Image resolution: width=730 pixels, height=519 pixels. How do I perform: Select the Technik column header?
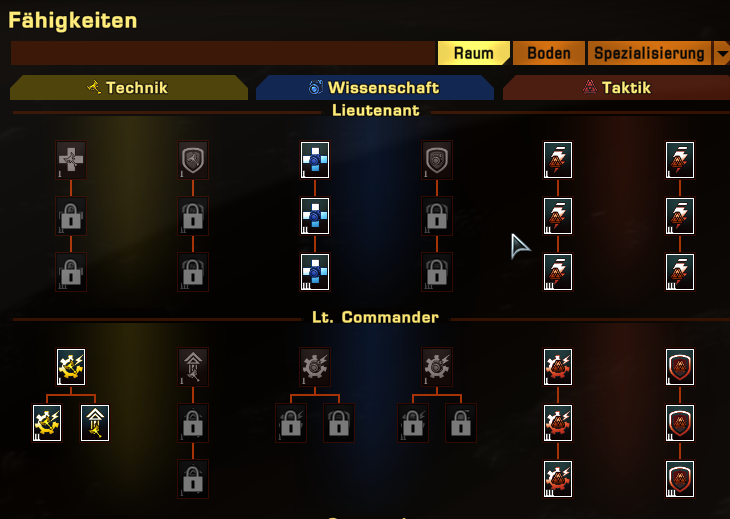pyautogui.click(x=128, y=88)
